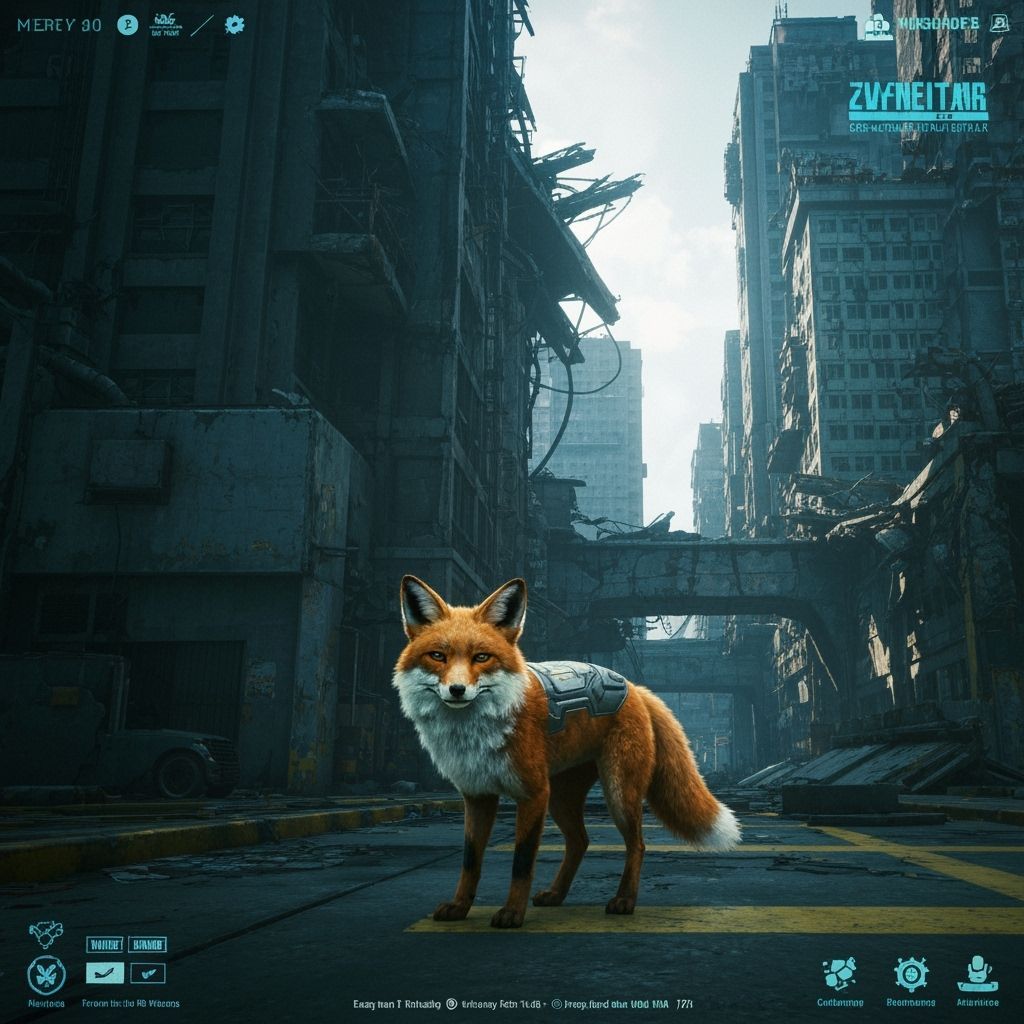
Task: Select the circular butterfly emblem icon
Action: point(46,974)
